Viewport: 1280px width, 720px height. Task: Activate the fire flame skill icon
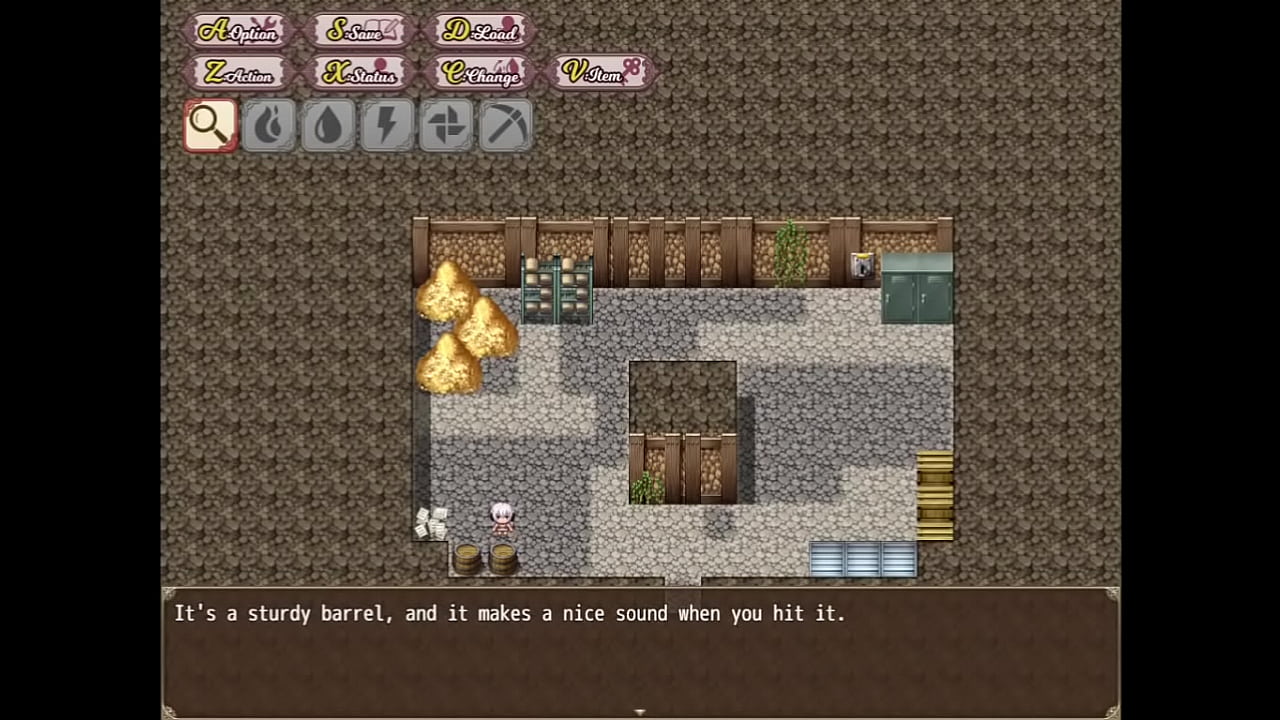269,126
